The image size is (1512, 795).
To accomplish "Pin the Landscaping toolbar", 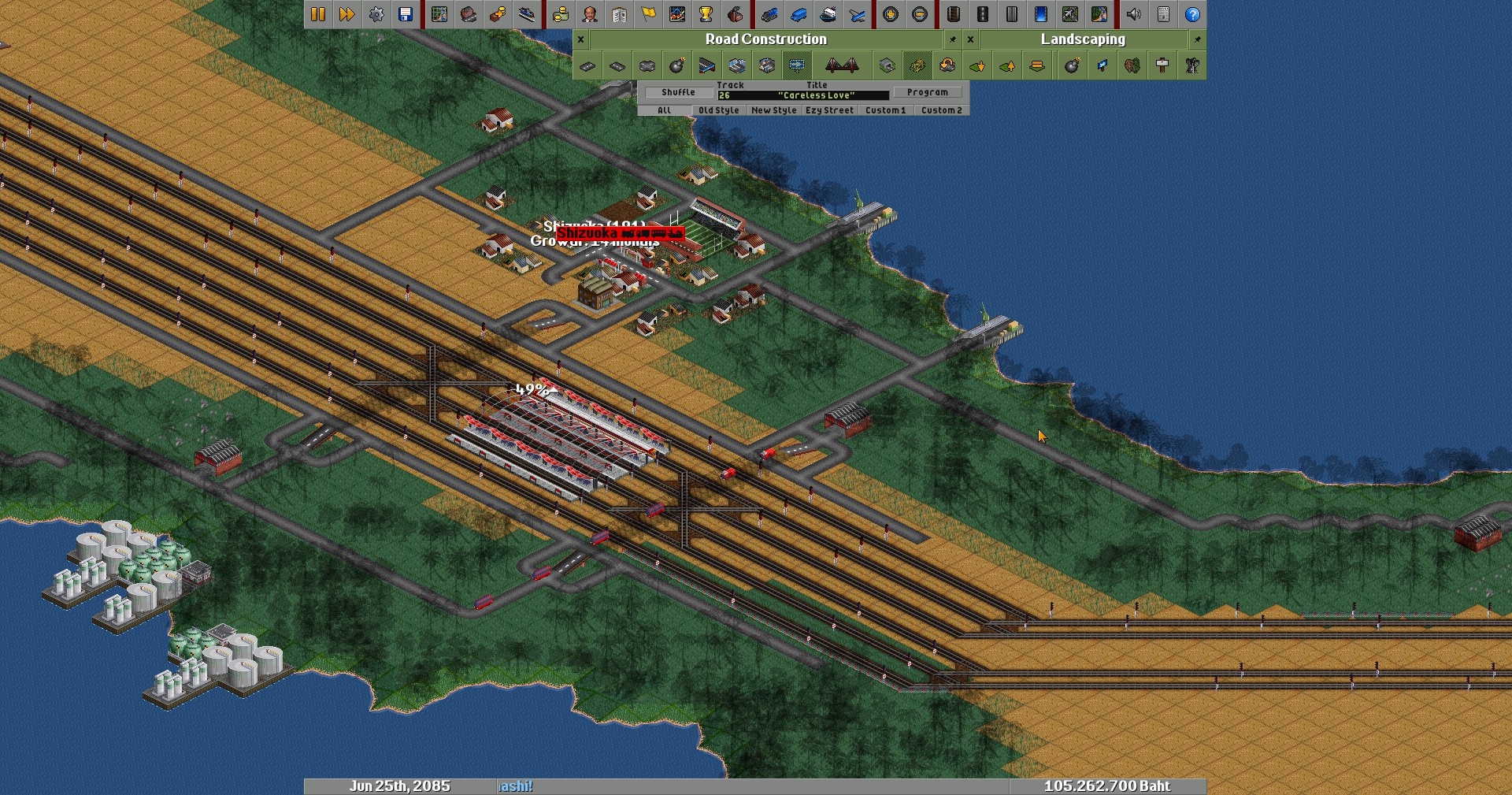I will (1197, 39).
